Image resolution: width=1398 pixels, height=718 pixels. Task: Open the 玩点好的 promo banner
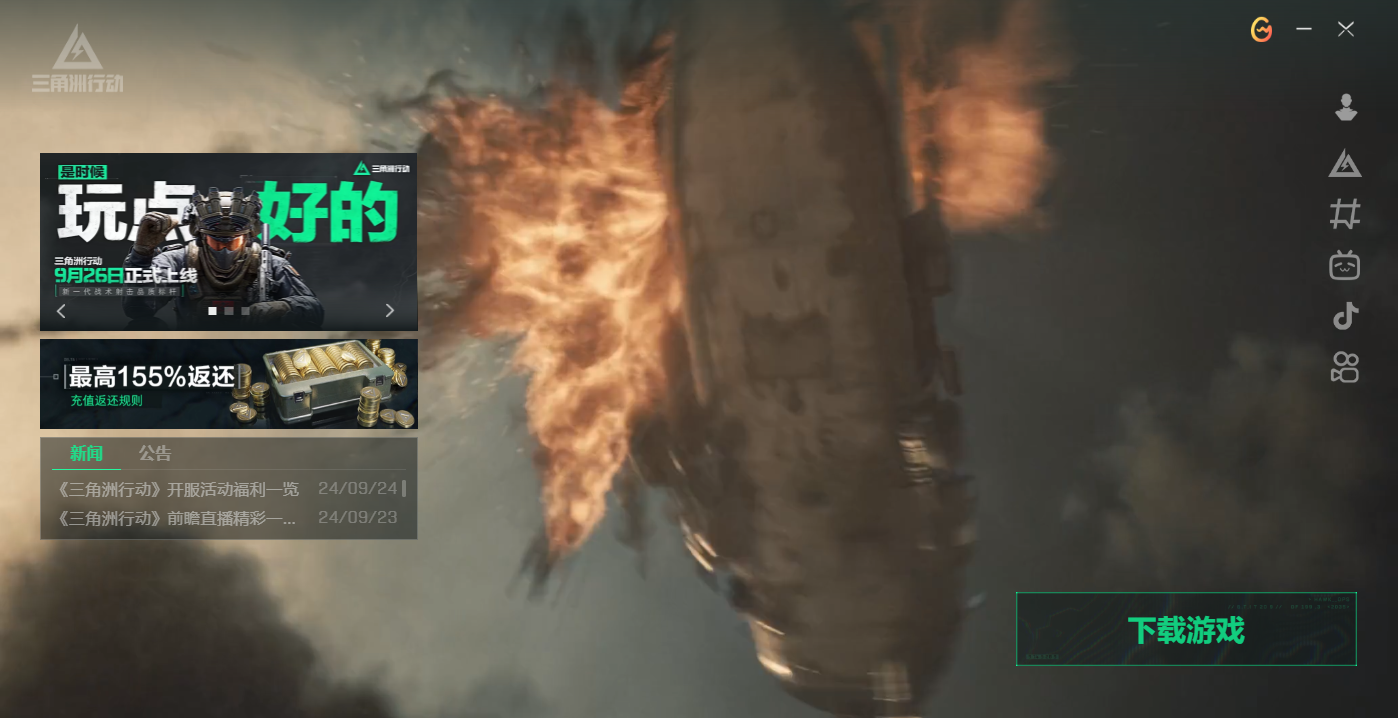pyautogui.click(x=228, y=230)
